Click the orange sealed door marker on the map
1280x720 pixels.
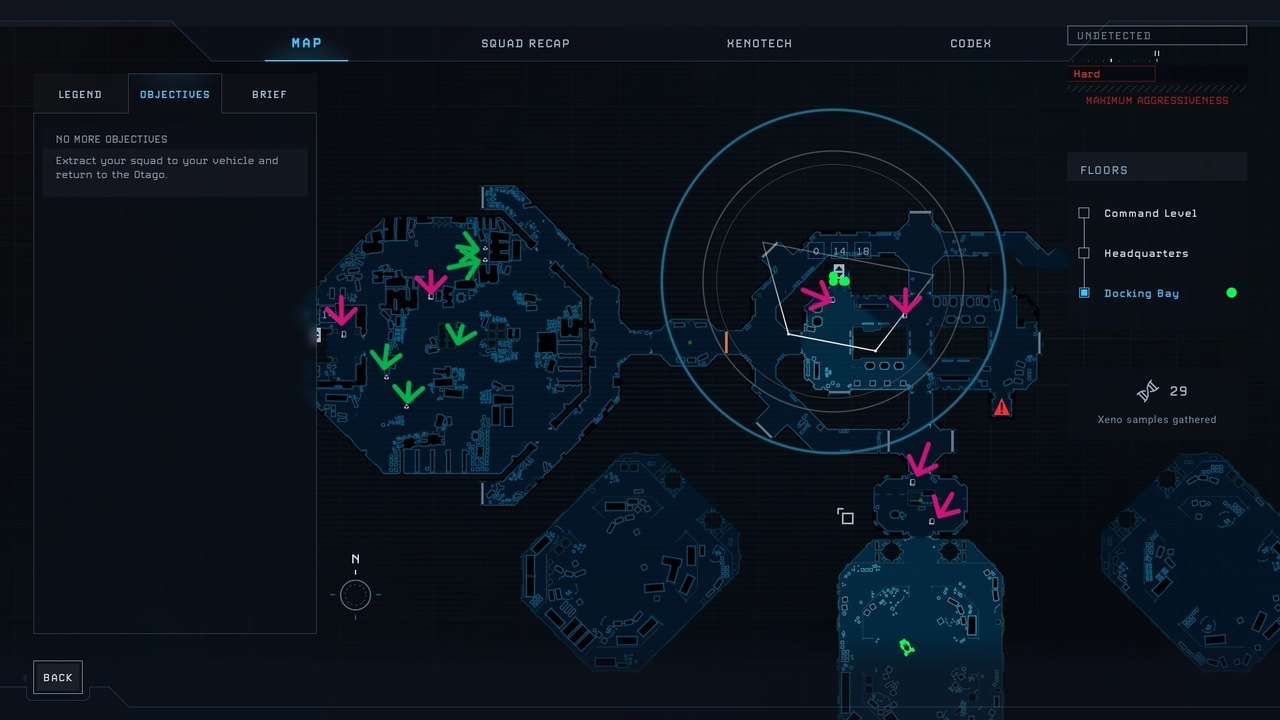pos(725,344)
